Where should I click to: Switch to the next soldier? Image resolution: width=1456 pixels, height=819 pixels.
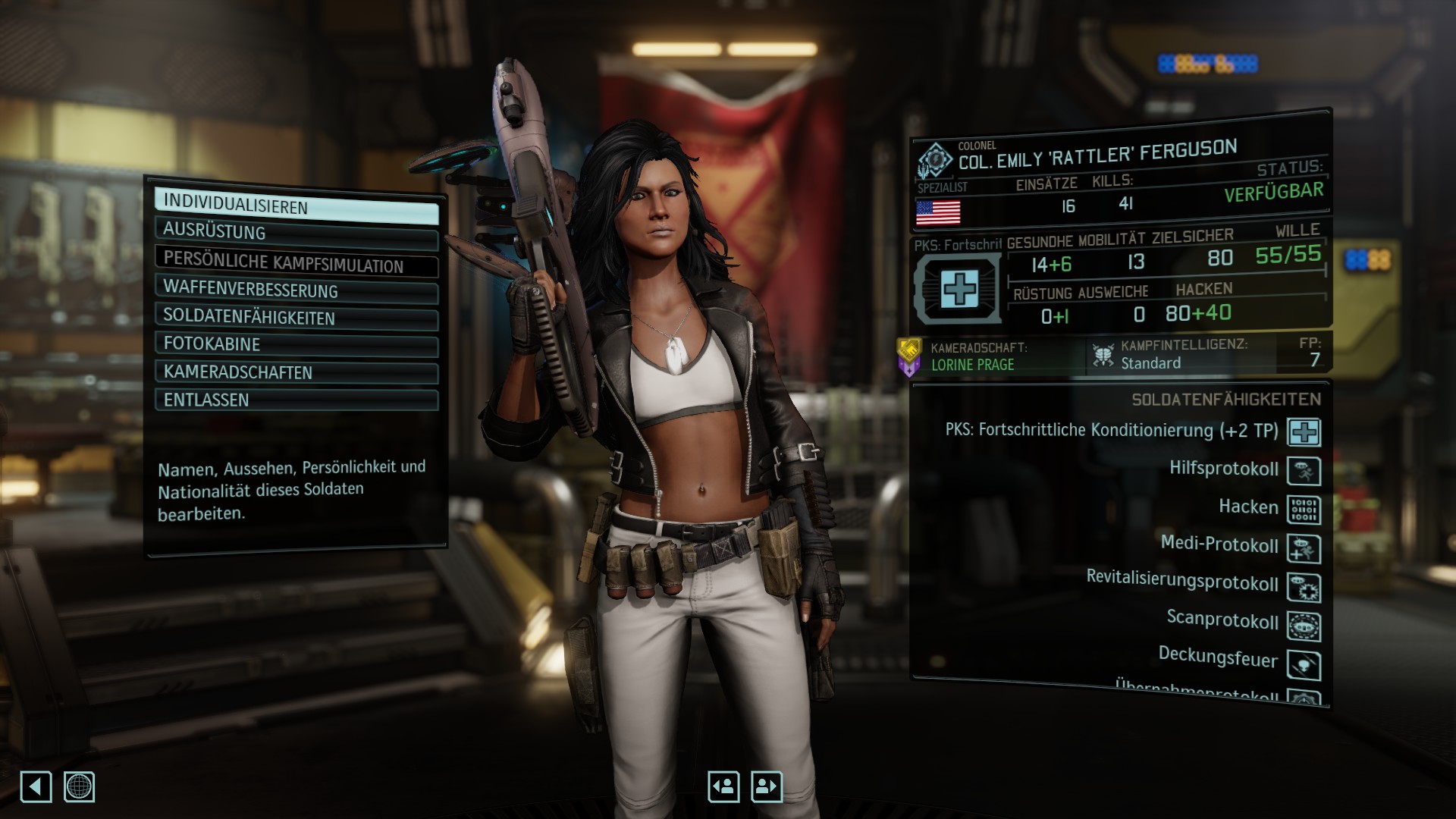point(766,786)
